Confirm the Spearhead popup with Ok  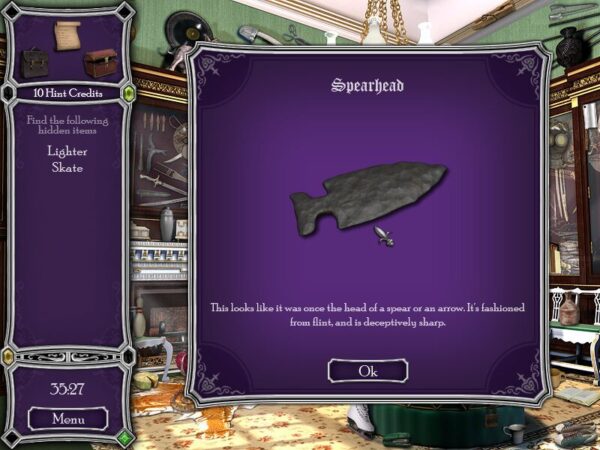pos(368,371)
